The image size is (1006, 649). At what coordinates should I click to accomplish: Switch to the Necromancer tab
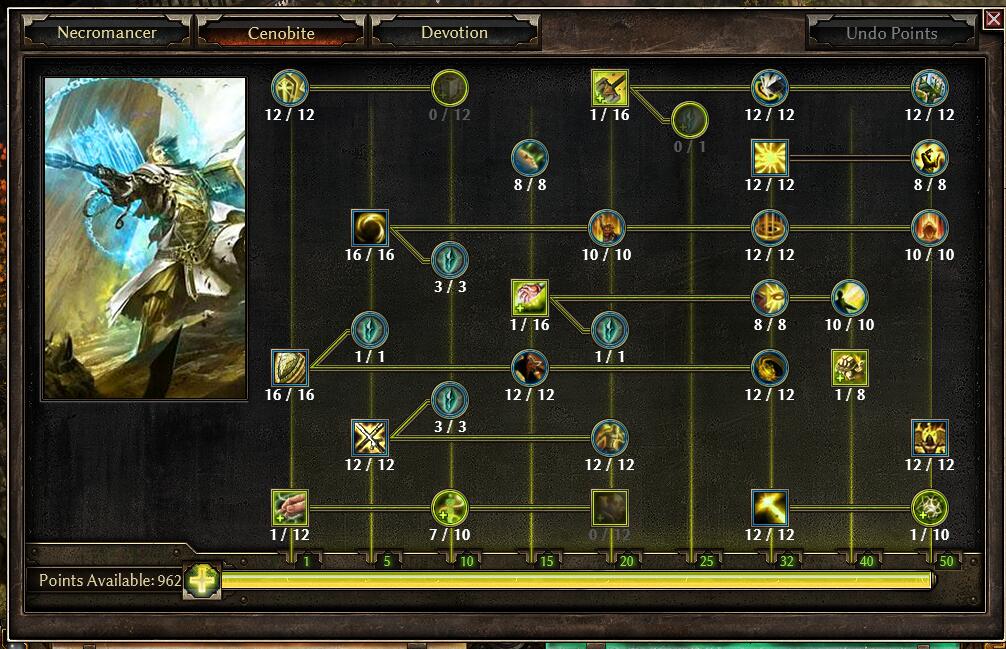pos(106,32)
